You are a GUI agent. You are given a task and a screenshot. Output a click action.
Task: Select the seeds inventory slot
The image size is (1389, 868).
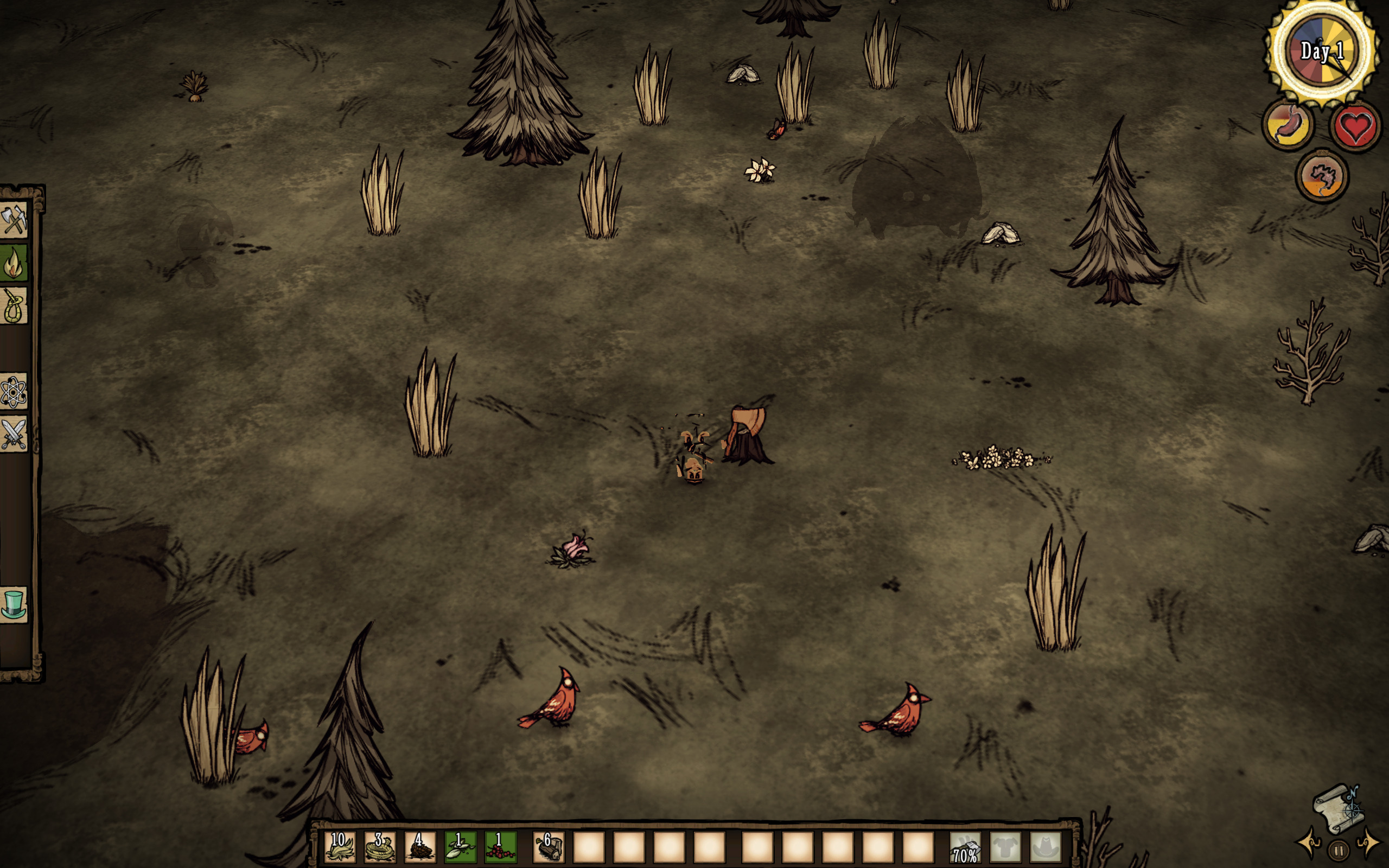coord(460,847)
